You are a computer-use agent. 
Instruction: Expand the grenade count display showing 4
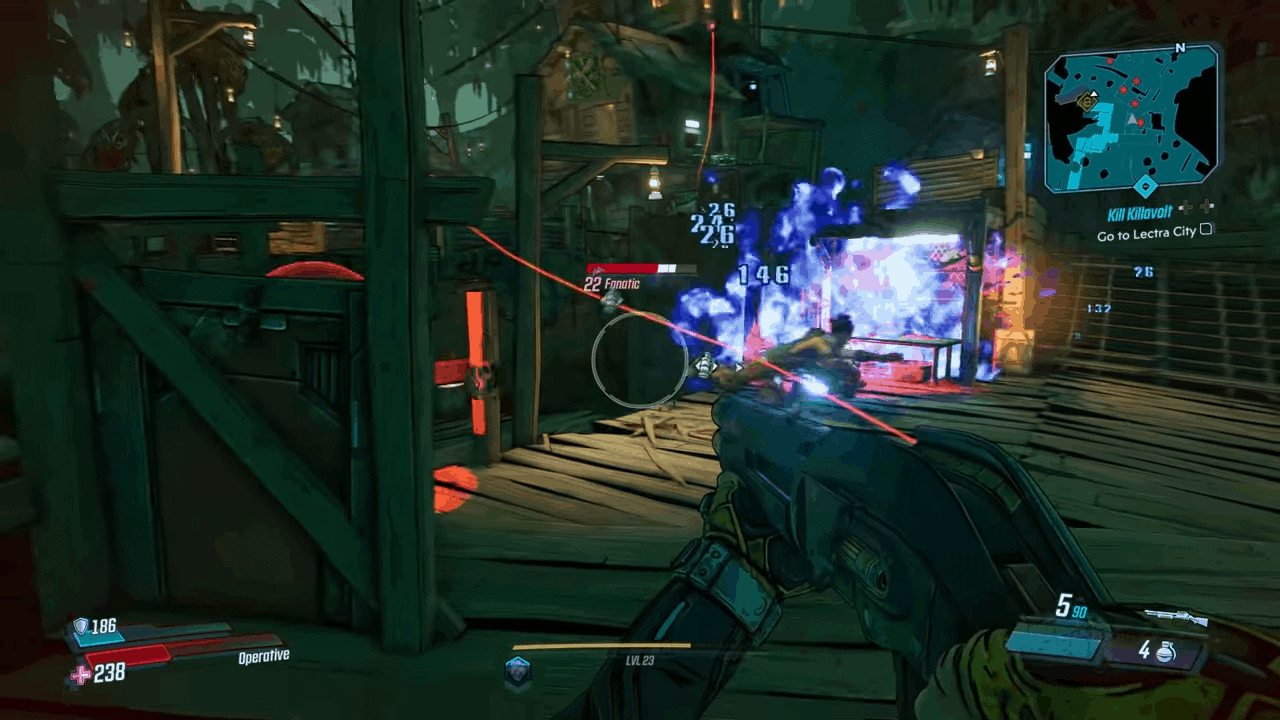point(1147,652)
